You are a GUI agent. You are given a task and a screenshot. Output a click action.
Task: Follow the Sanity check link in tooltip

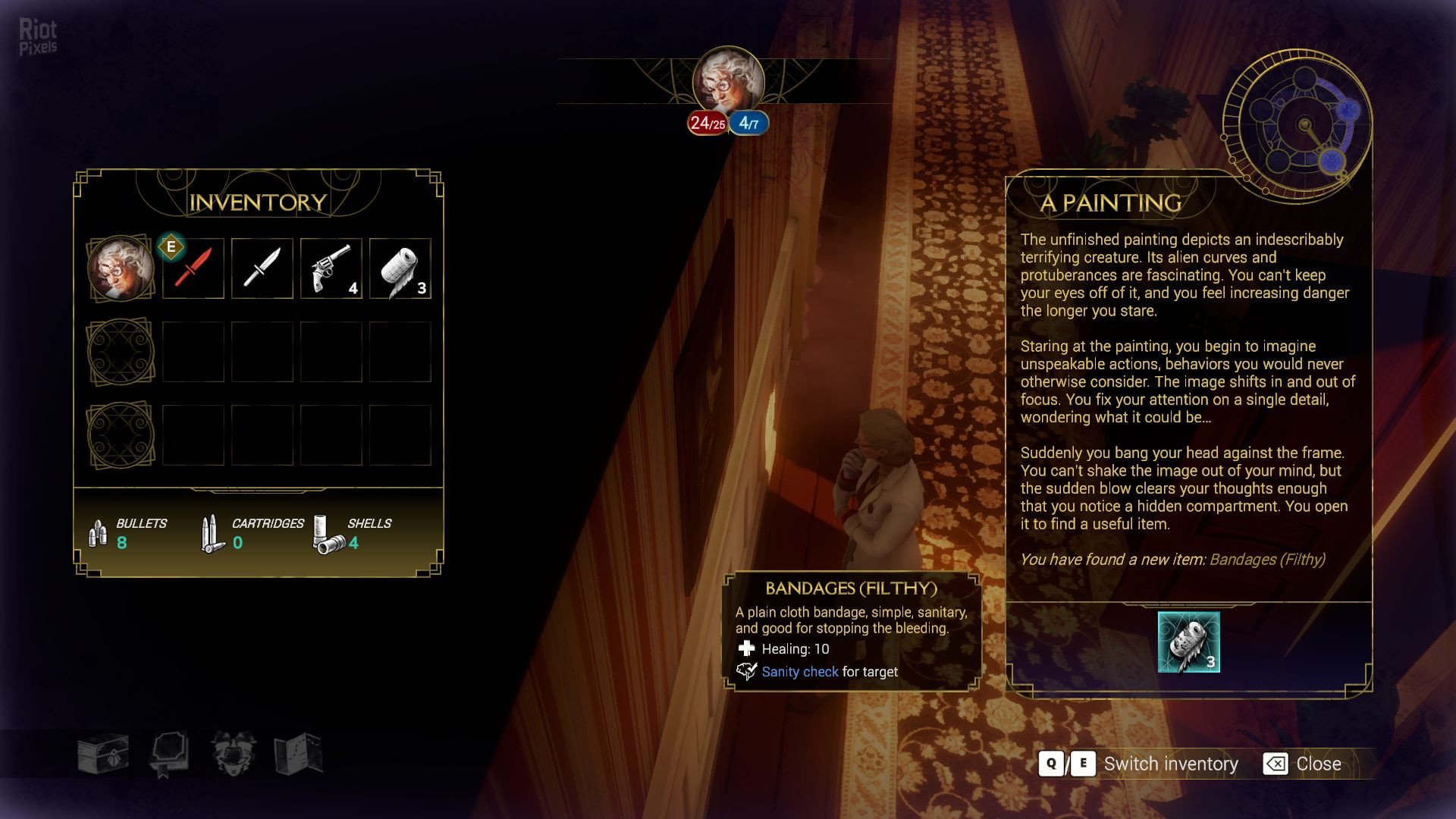[799, 672]
